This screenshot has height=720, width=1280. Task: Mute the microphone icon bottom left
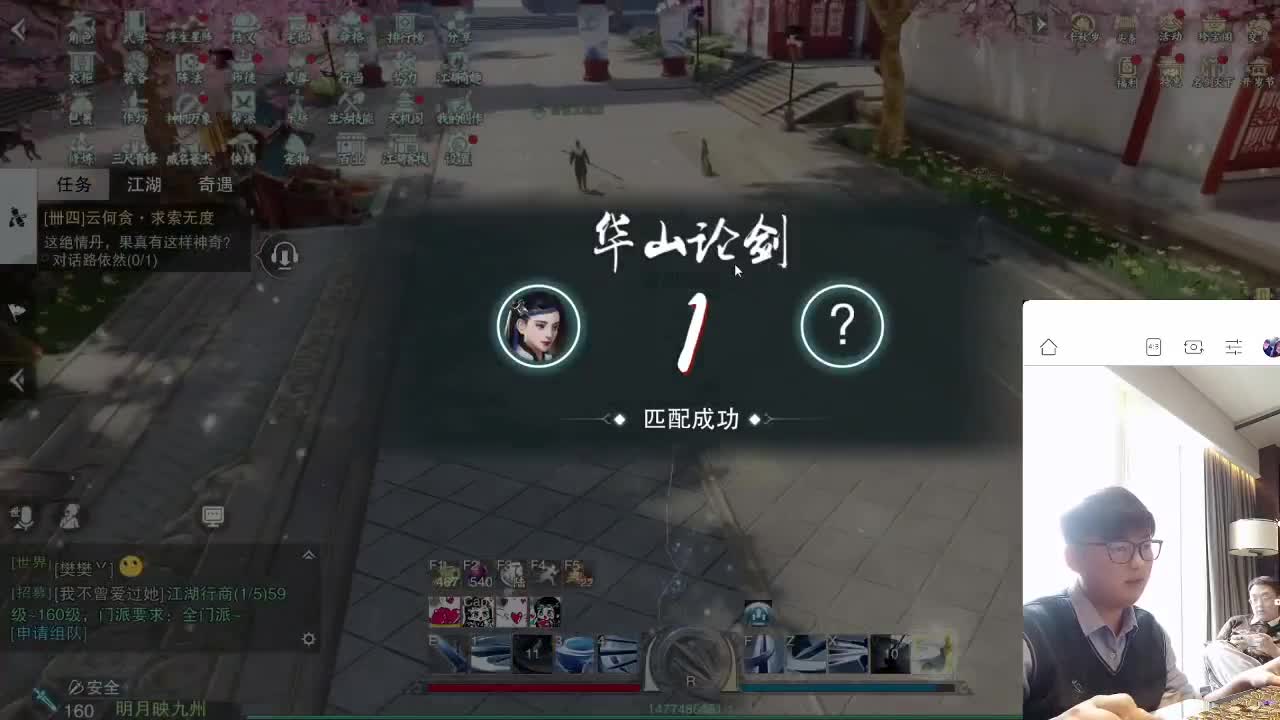[19, 515]
